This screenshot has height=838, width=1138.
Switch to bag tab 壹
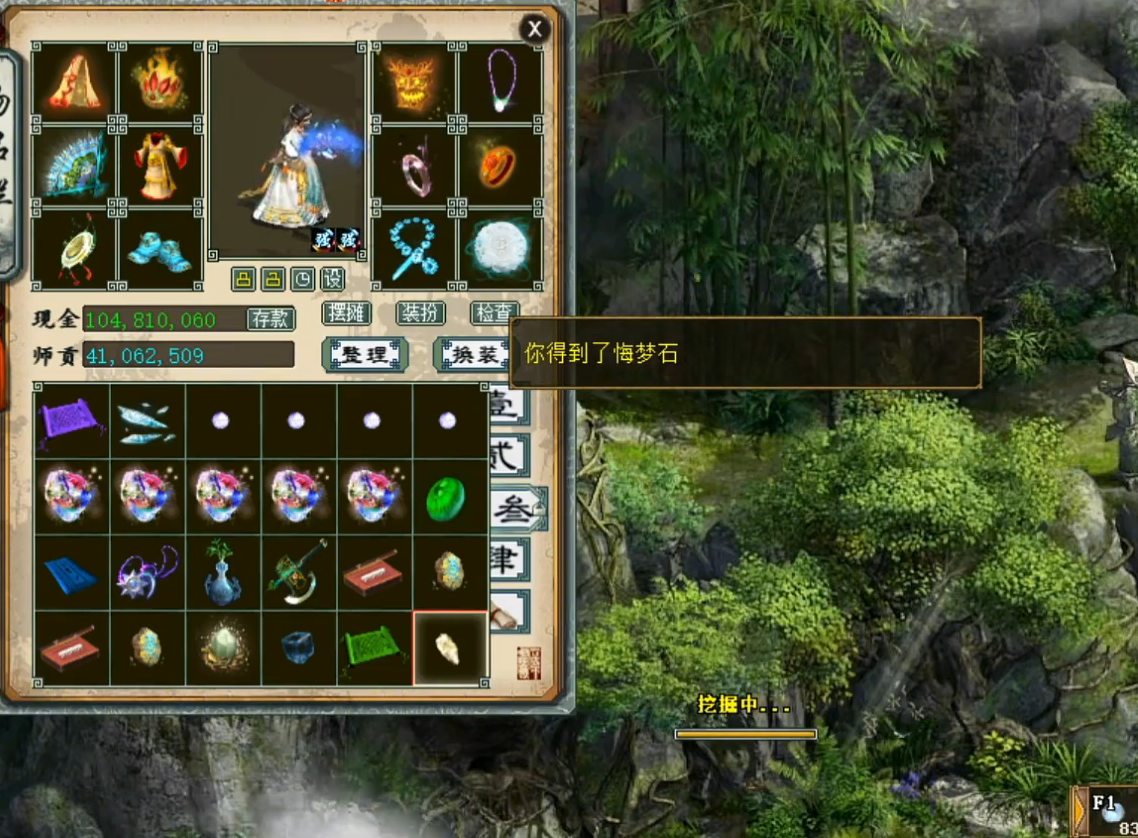click(505, 405)
